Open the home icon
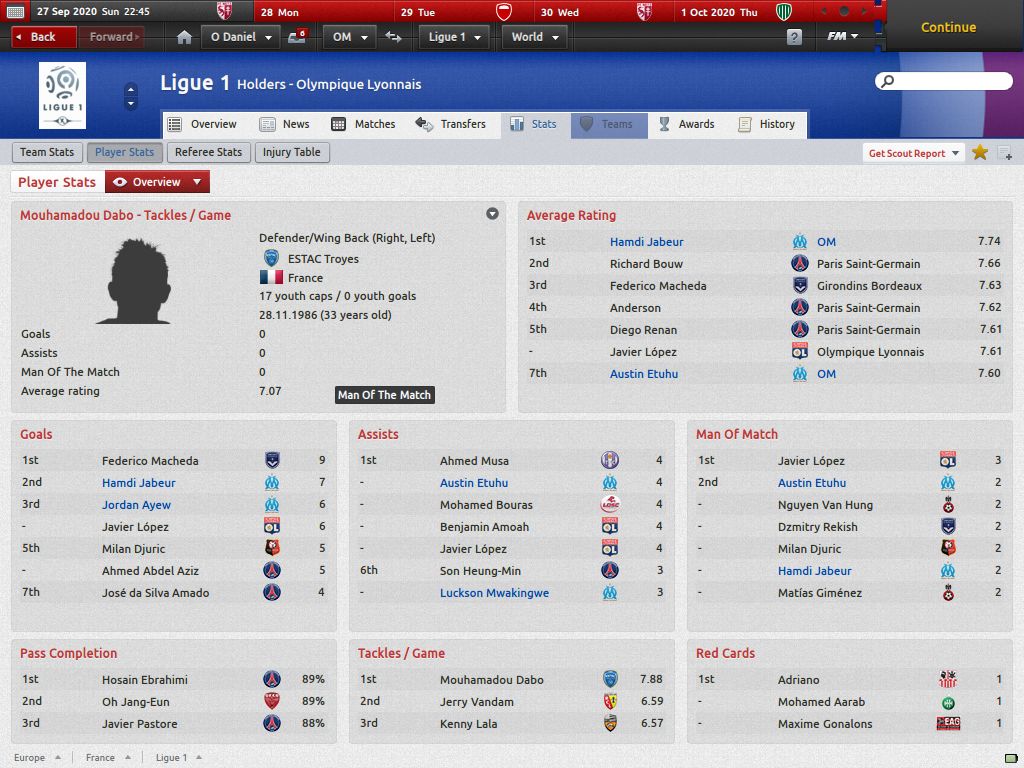1024x768 pixels. (x=184, y=37)
